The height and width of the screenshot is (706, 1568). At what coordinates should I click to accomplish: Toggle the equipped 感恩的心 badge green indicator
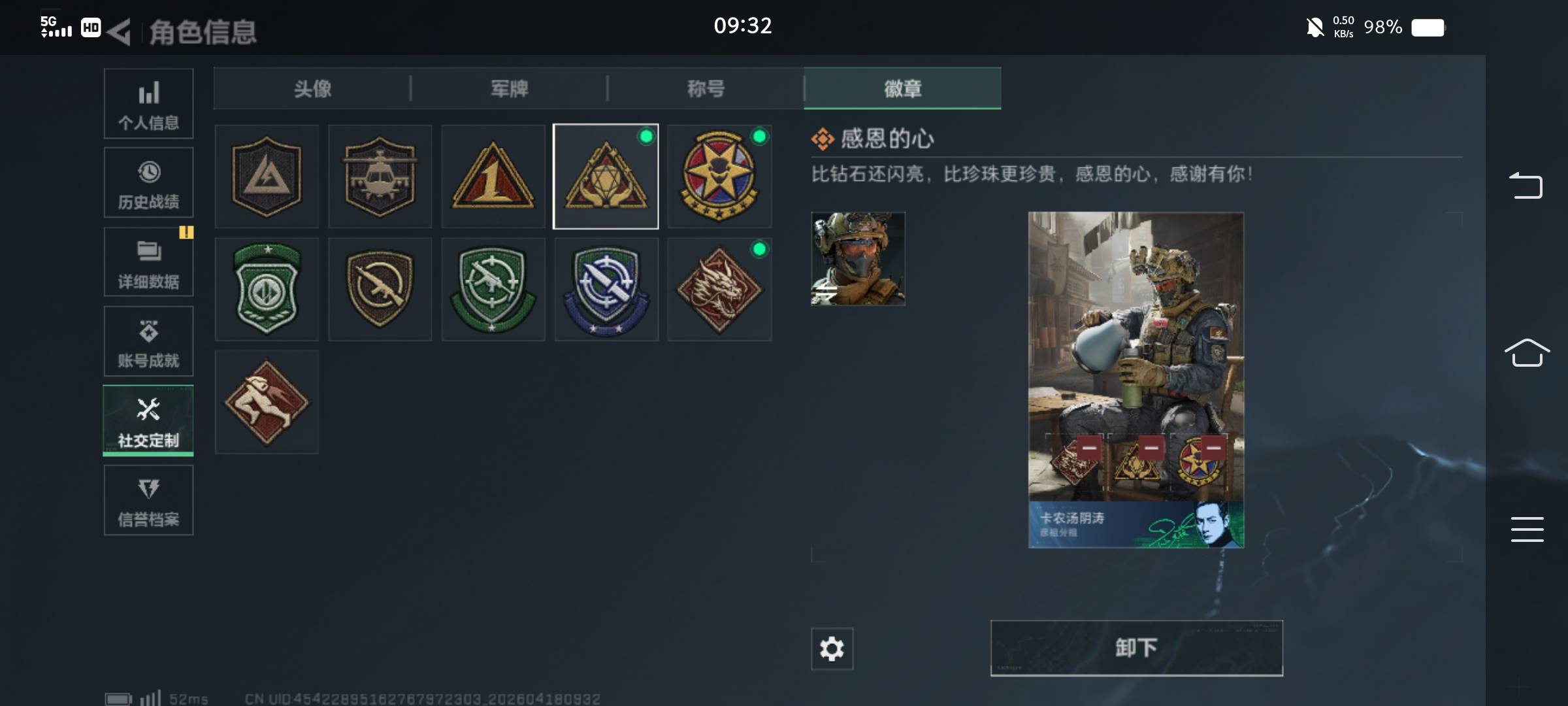647,136
